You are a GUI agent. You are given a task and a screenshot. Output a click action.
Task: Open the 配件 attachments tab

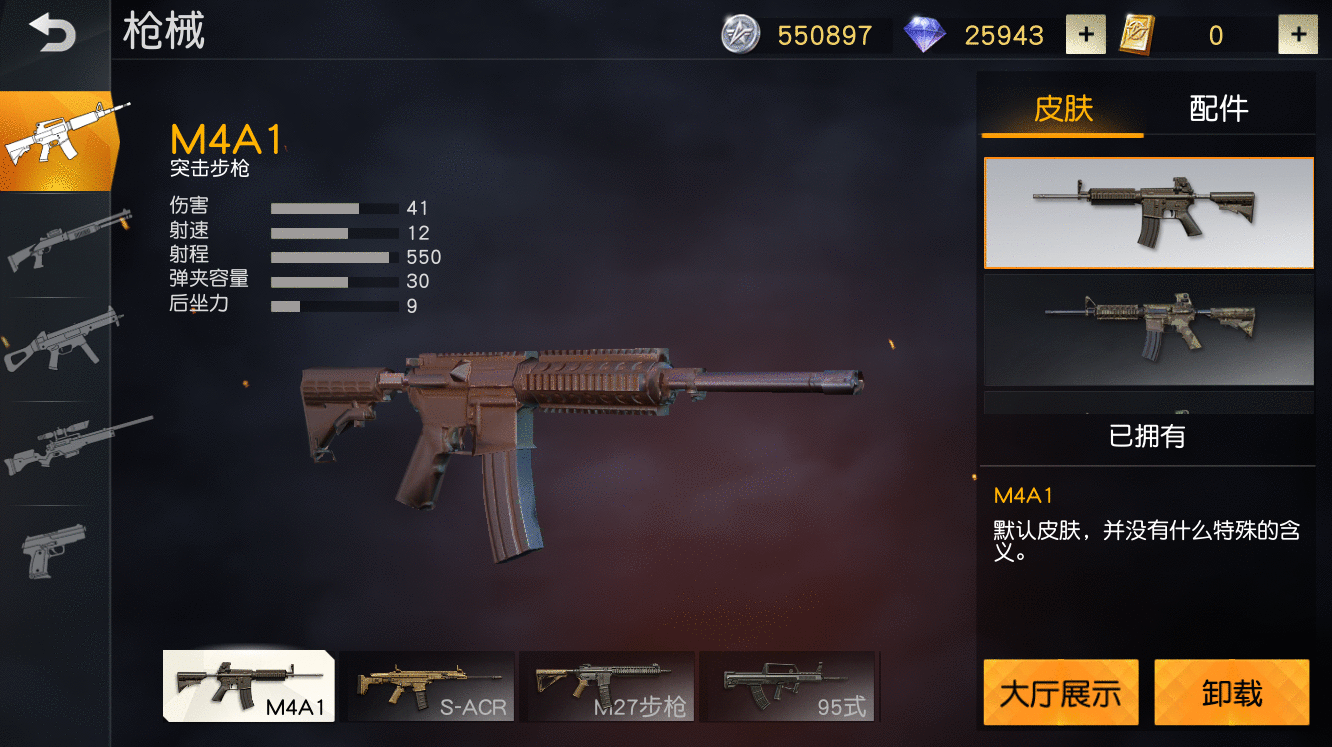[1218, 108]
